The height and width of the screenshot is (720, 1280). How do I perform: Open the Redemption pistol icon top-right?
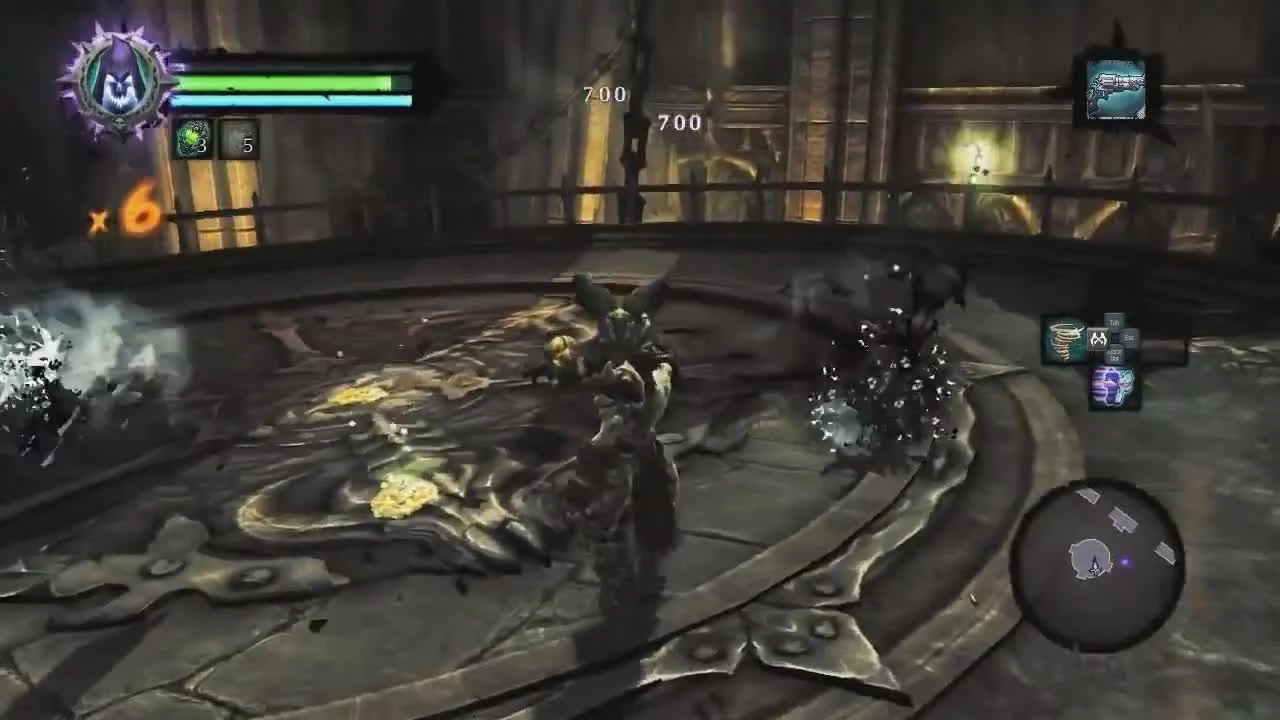(x=1113, y=88)
